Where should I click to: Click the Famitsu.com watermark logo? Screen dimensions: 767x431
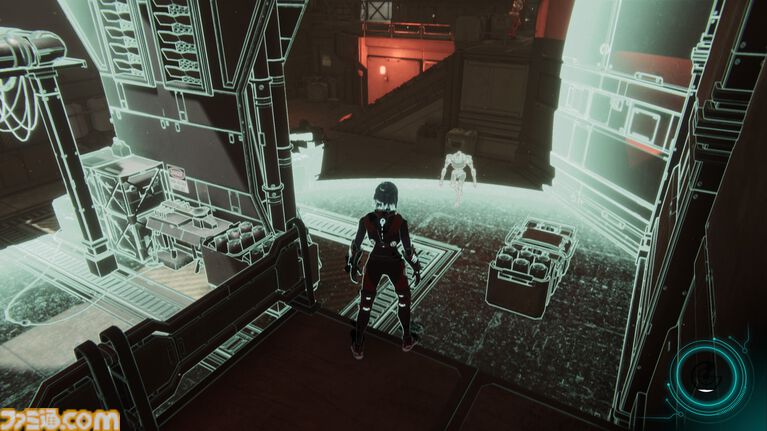[x=60, y=419]
